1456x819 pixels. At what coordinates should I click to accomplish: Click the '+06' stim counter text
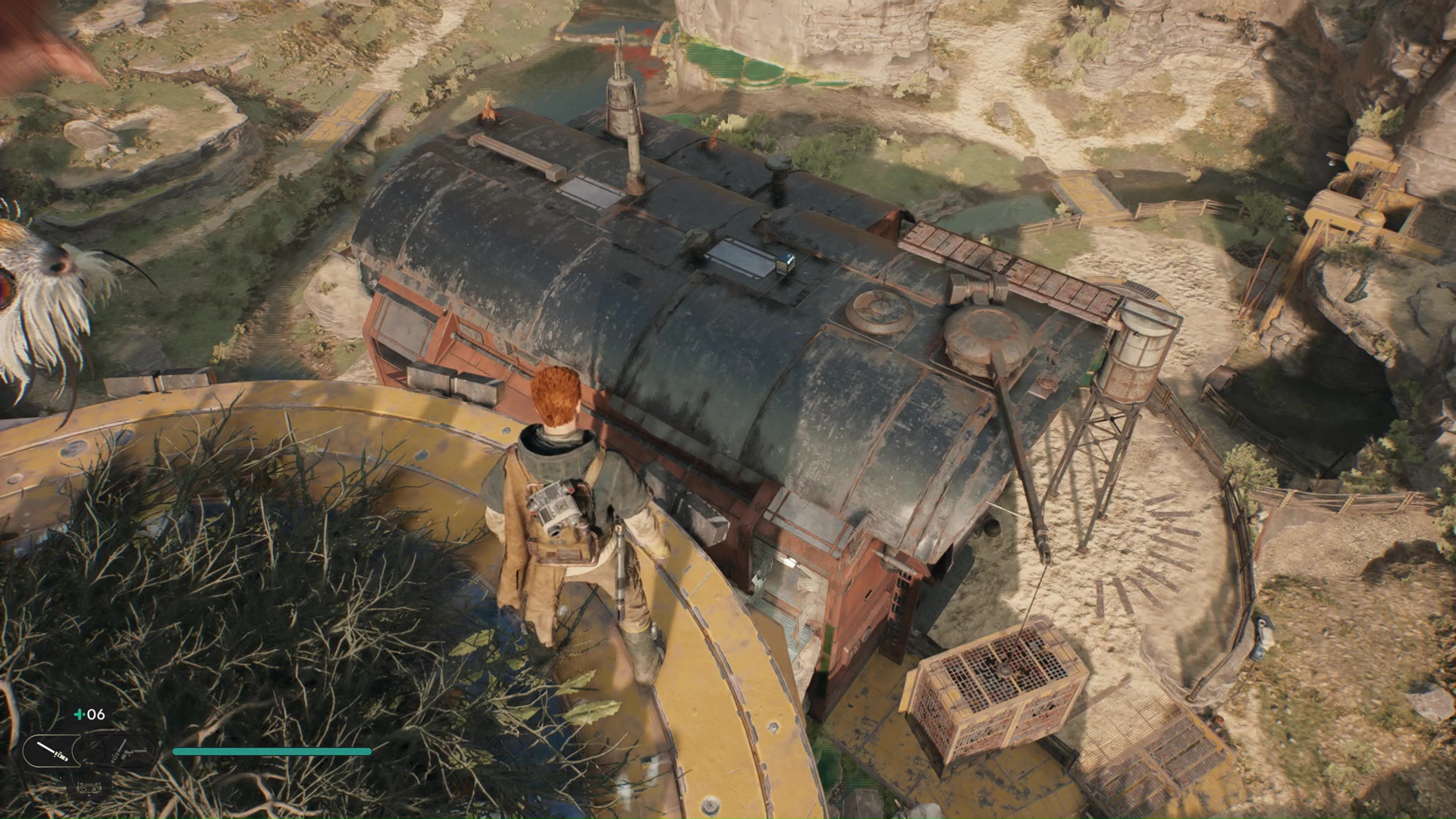point(93,714)
